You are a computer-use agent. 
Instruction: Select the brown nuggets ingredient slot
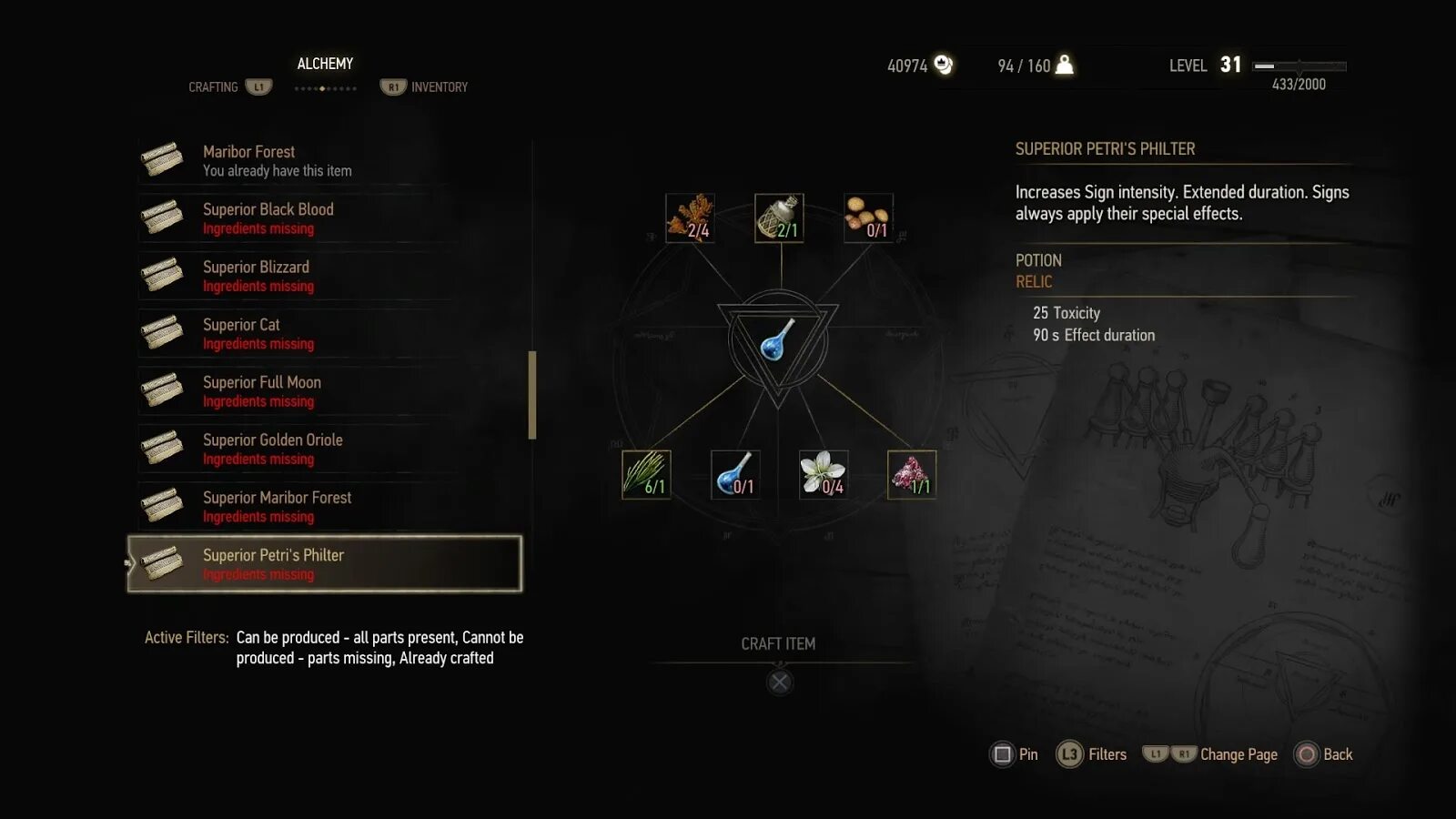[x=868, y=217]
